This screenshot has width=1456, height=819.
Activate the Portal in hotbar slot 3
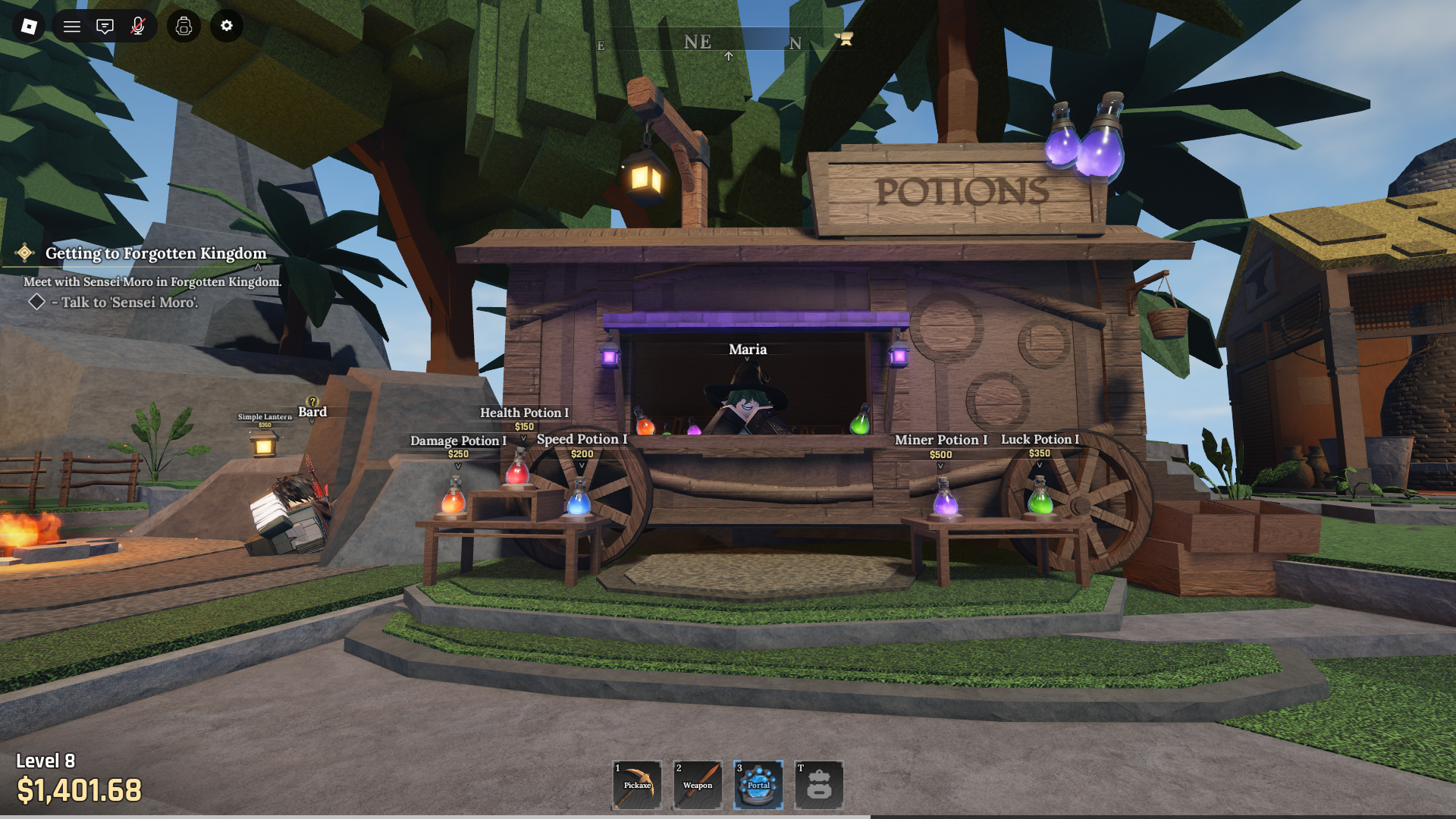758,785
